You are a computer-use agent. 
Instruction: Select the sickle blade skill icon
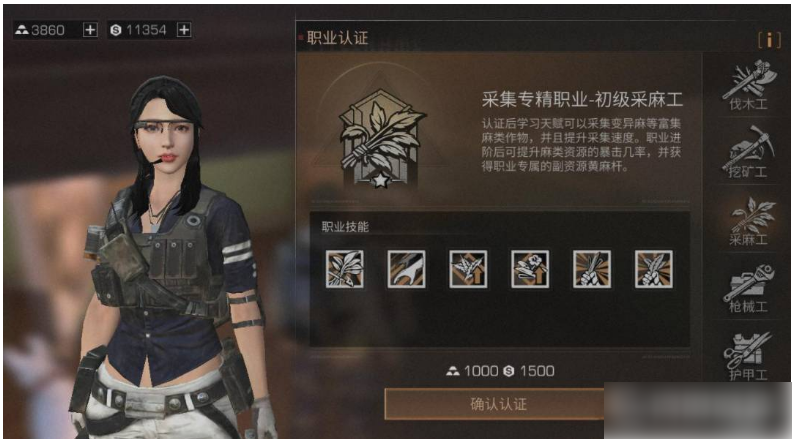(406, 269)
